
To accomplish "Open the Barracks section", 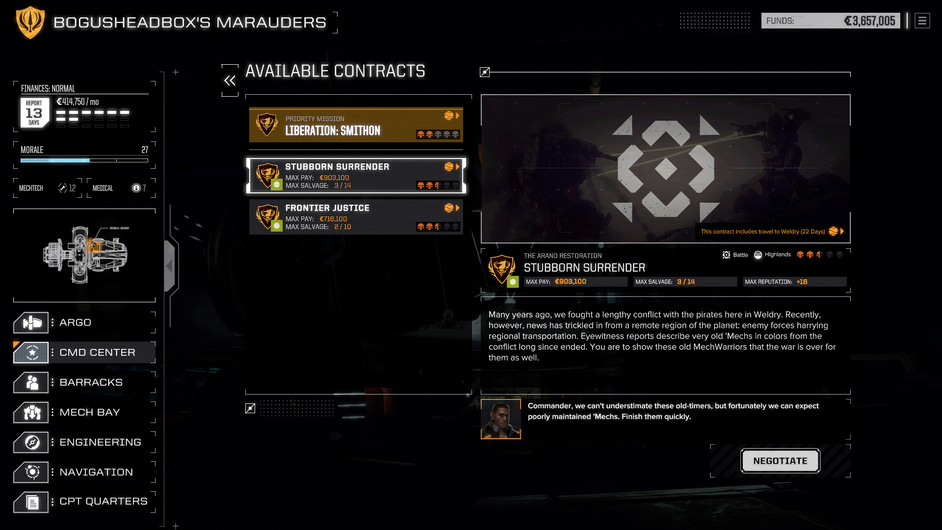I will tap(84, 382).
